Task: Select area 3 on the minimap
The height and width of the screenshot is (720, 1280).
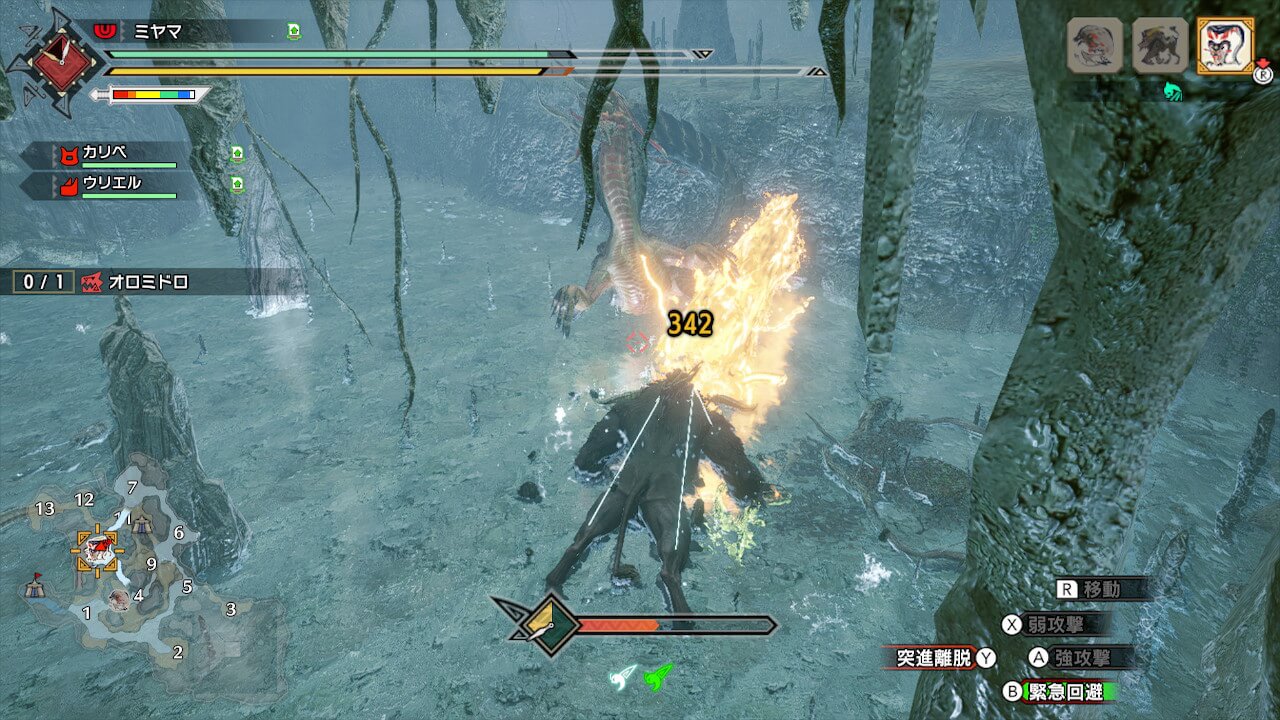Action: coord(231,609)
